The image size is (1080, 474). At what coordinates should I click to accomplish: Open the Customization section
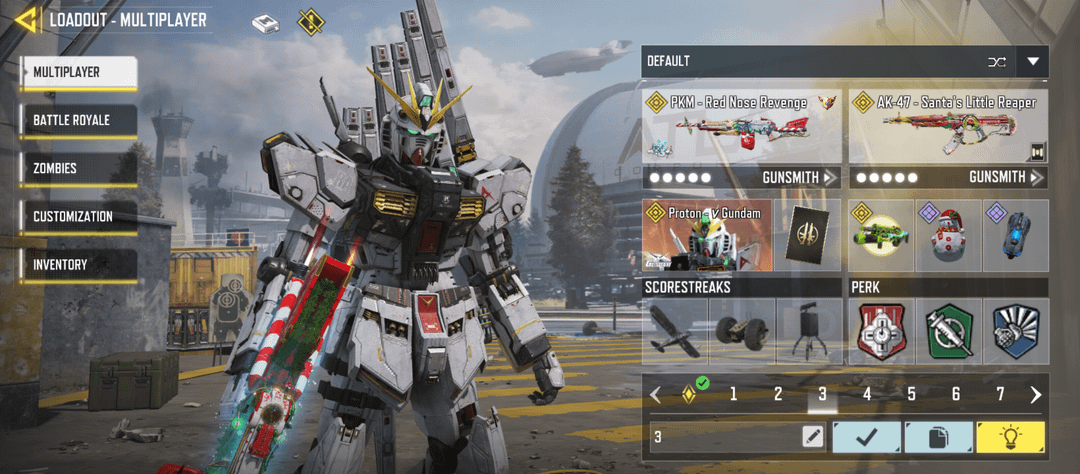coord(78,216)
